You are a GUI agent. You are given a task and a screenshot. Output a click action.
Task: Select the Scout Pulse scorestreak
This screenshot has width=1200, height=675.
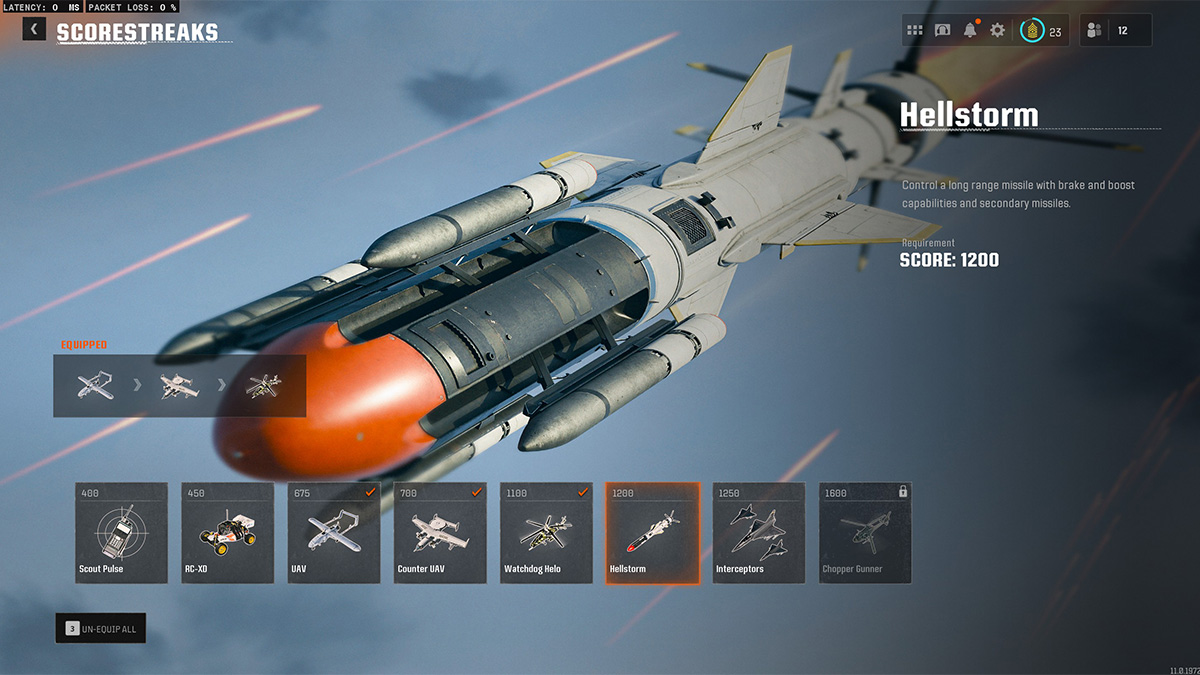tap(121, 533)
